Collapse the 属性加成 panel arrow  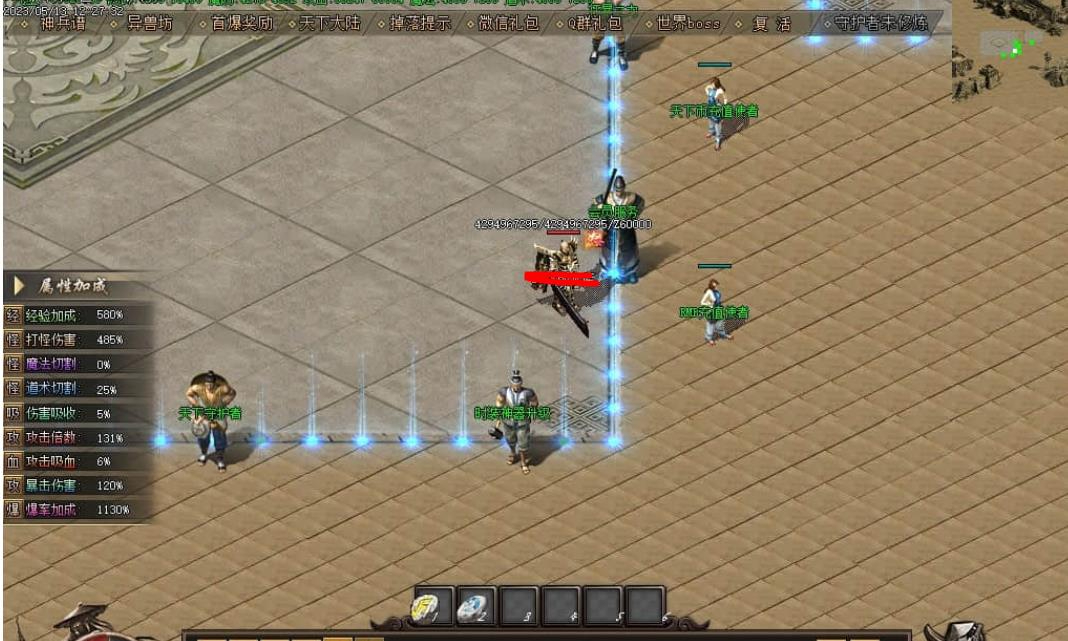tap(19, 287)
